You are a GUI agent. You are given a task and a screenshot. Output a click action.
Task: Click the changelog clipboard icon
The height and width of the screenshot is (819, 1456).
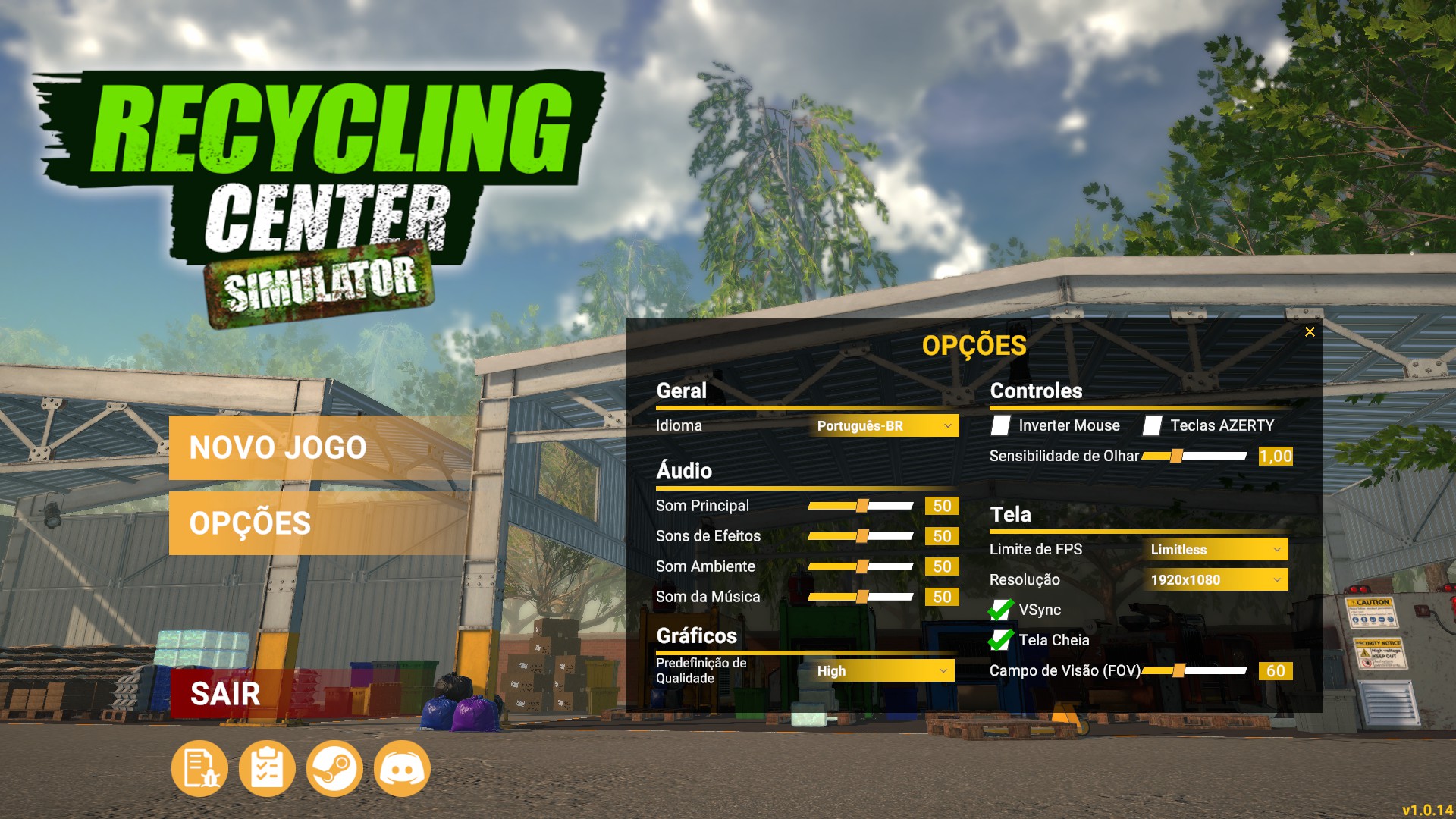click(x=266, y=768)
